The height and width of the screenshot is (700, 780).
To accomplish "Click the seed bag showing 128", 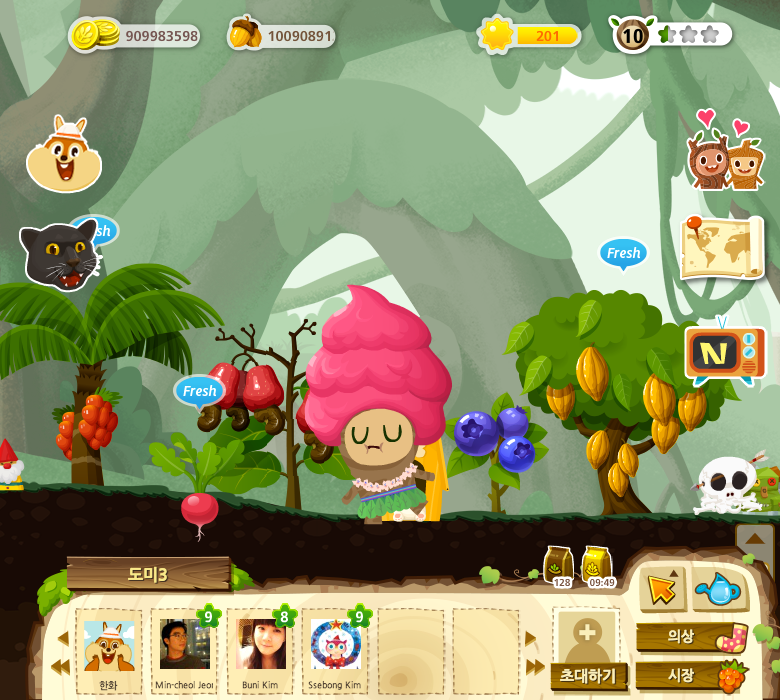I will pyautogui.click(x=559, y=566).
